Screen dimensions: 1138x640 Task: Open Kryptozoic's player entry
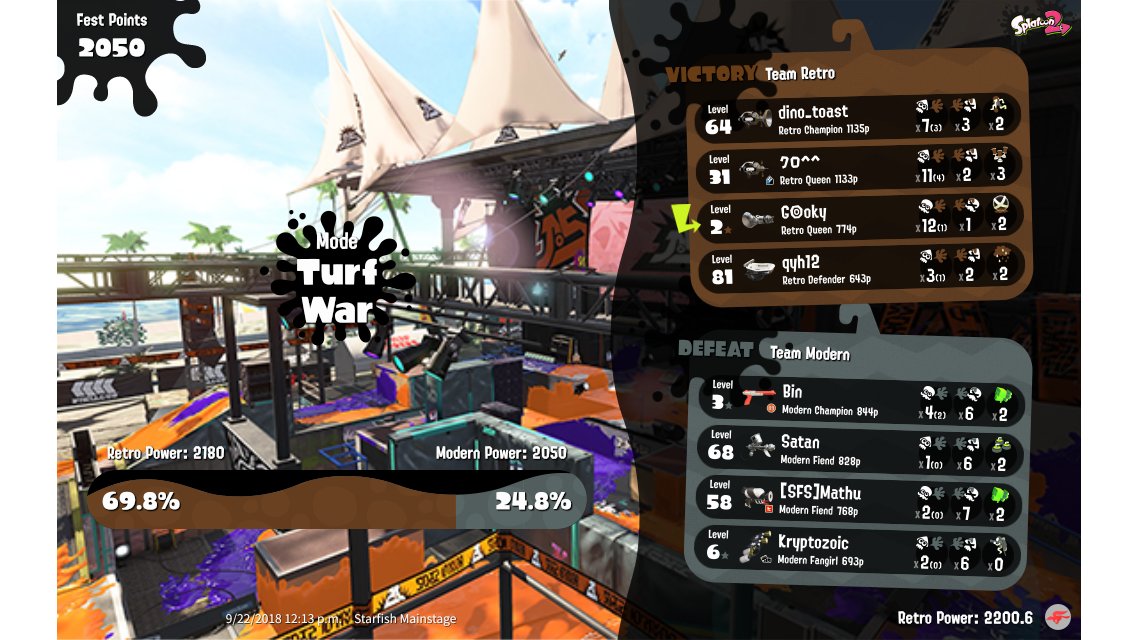click(x=860, y=551)
